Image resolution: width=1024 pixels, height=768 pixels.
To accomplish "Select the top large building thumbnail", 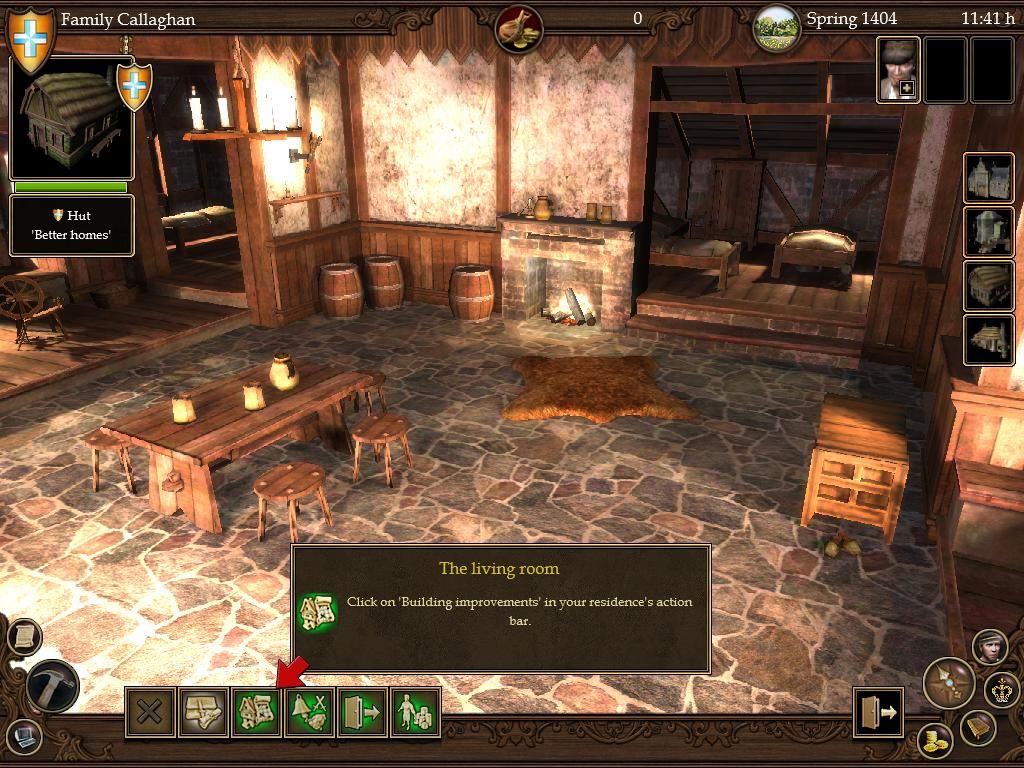I will (x=989, y=178).
